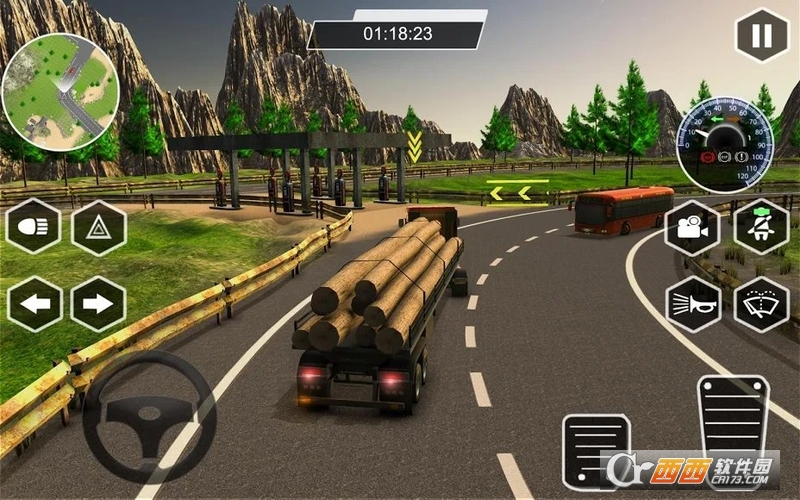Open the circular minimap
The image size is (800, 500).
coord(60,92)
